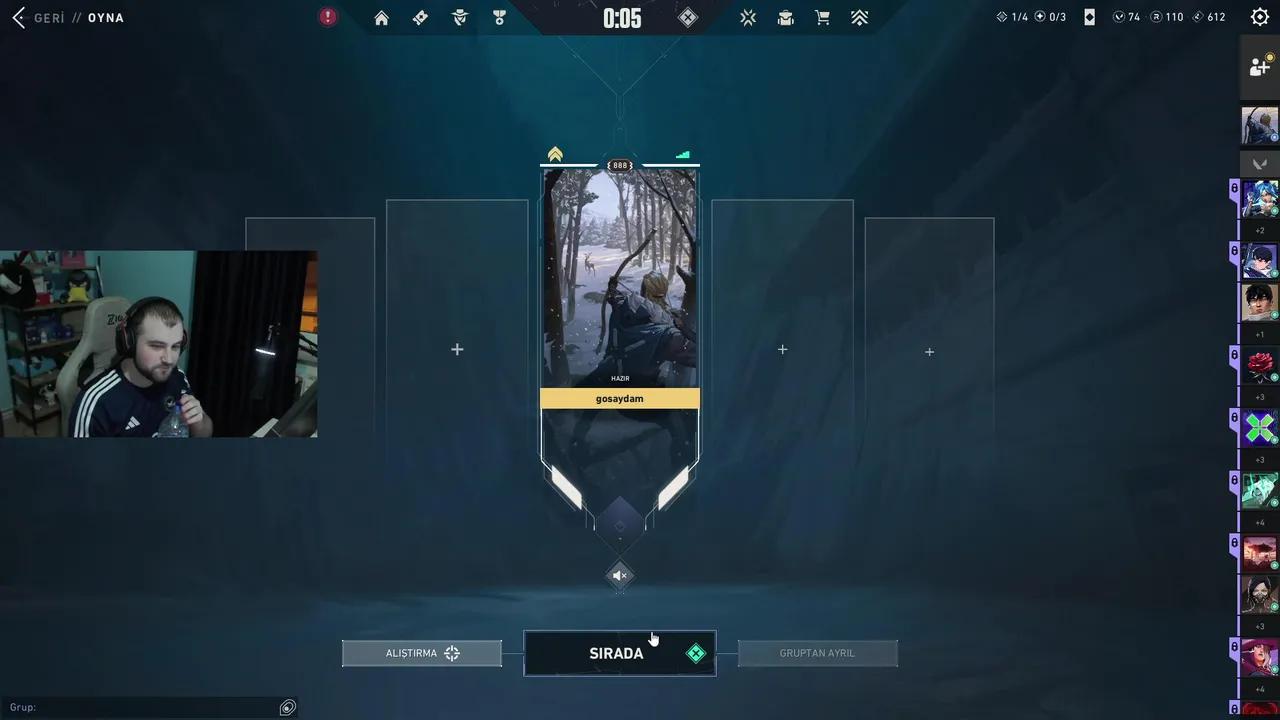Mute voice chat below the player card
The height and width of the screenshot is (720, 1280).
[x=619, y=575]
